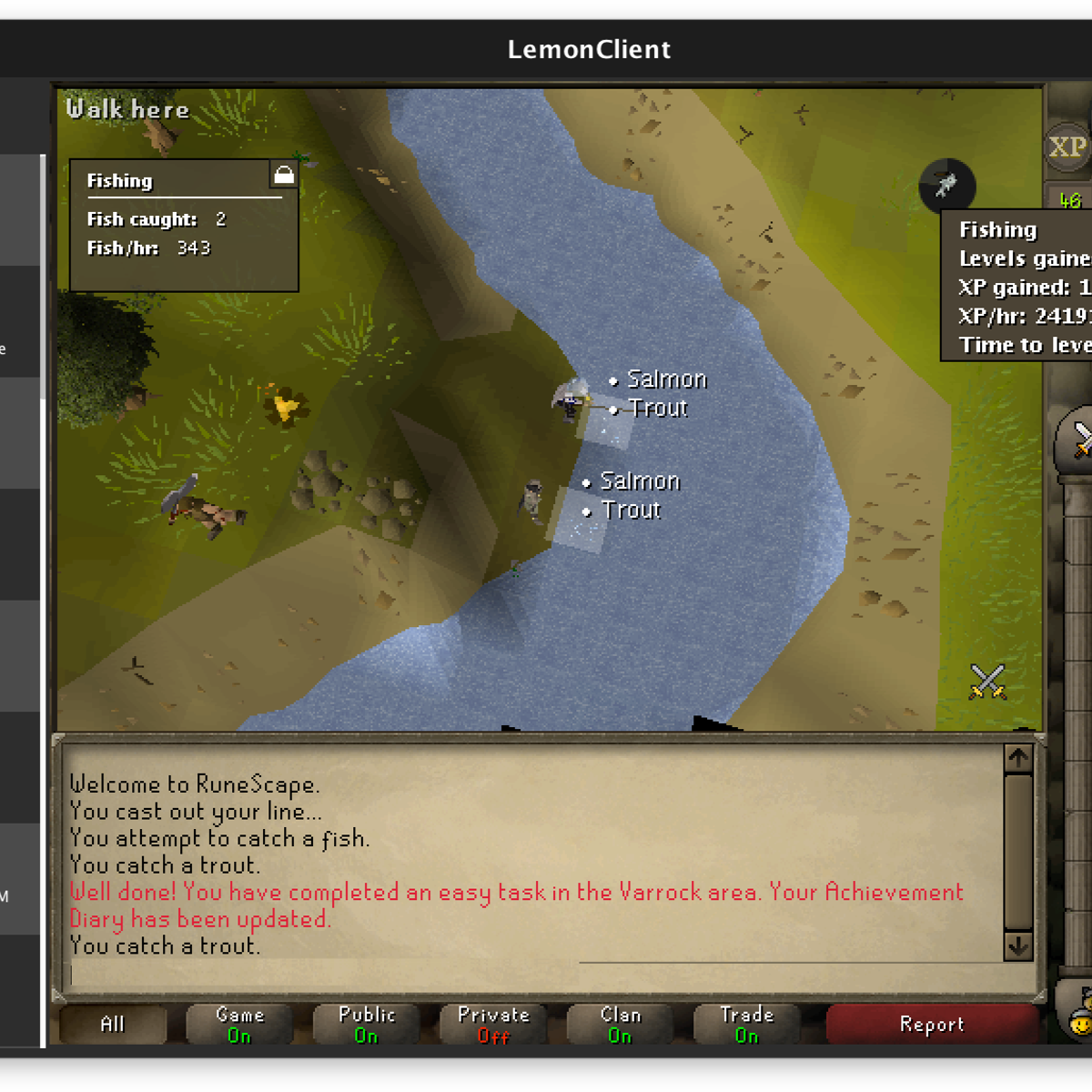Open the Game chat filter tab
Screen dimensions: 1092x1092
click(x=239, y=1025)
